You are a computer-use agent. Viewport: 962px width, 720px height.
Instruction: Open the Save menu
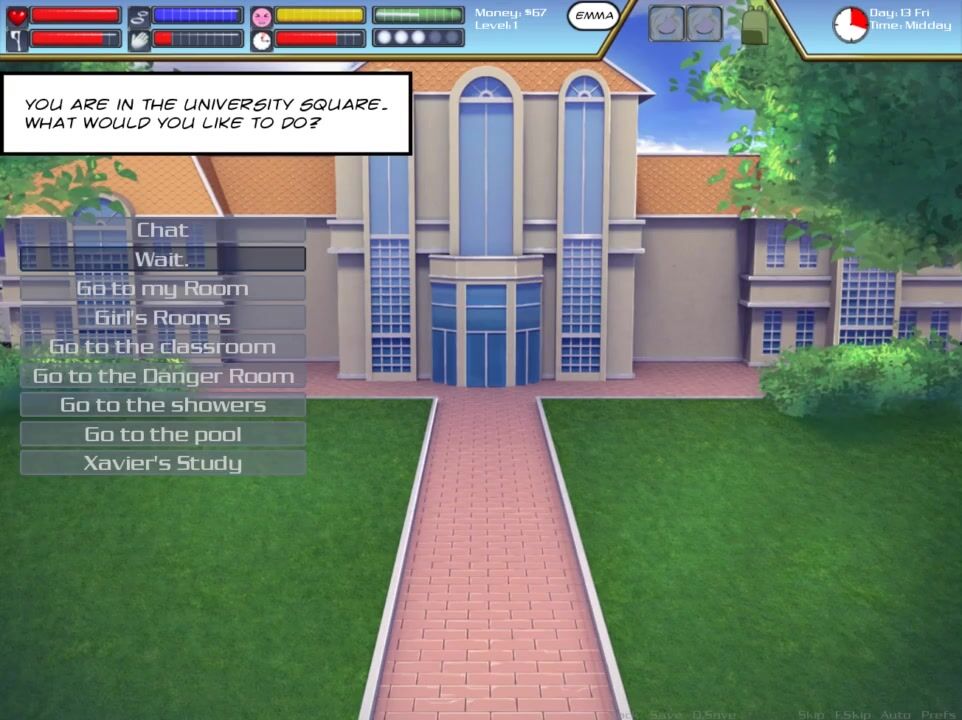coord(664,714)
